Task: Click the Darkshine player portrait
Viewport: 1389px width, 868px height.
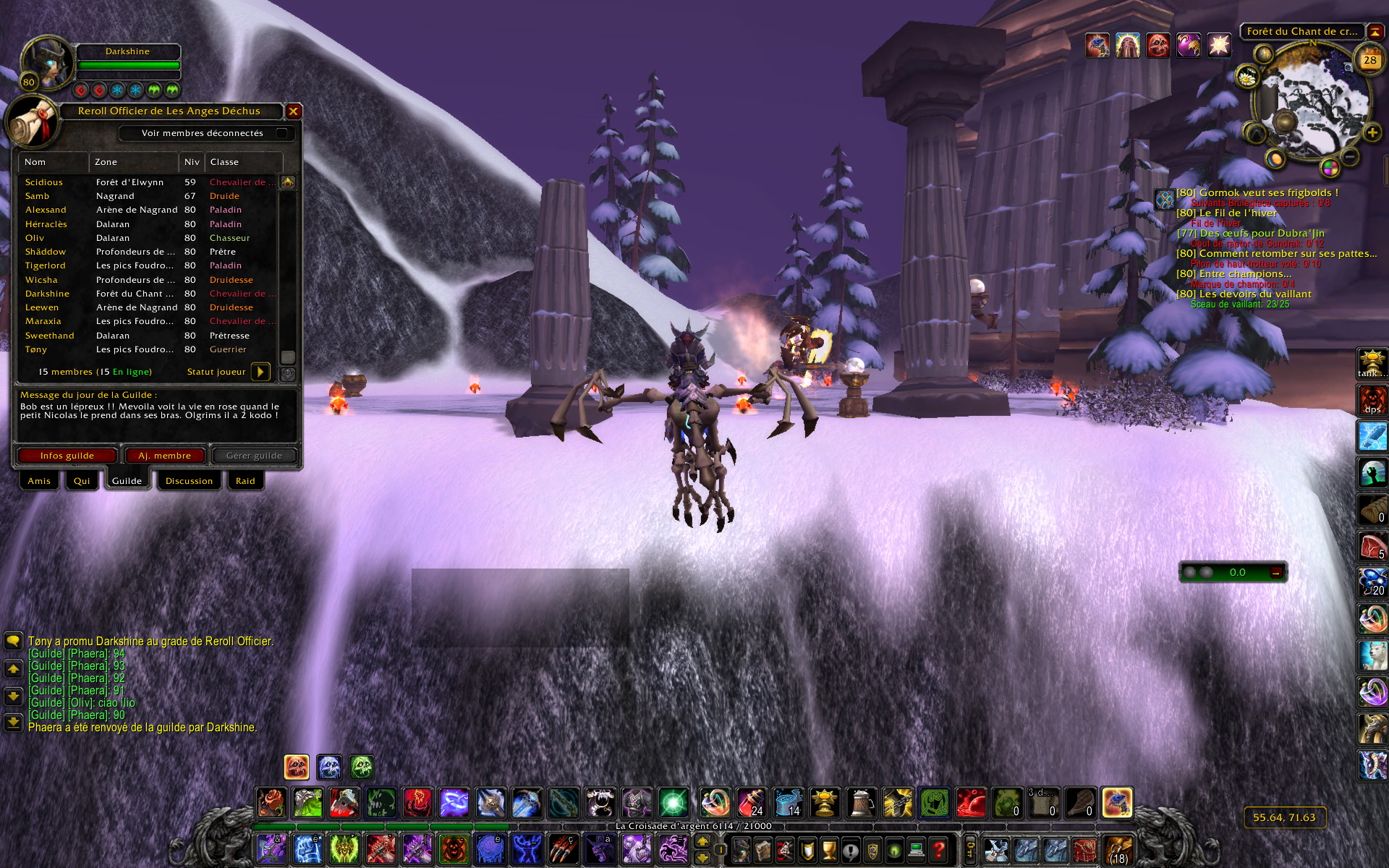Action: pyautogui.click(x=47, y=64)
